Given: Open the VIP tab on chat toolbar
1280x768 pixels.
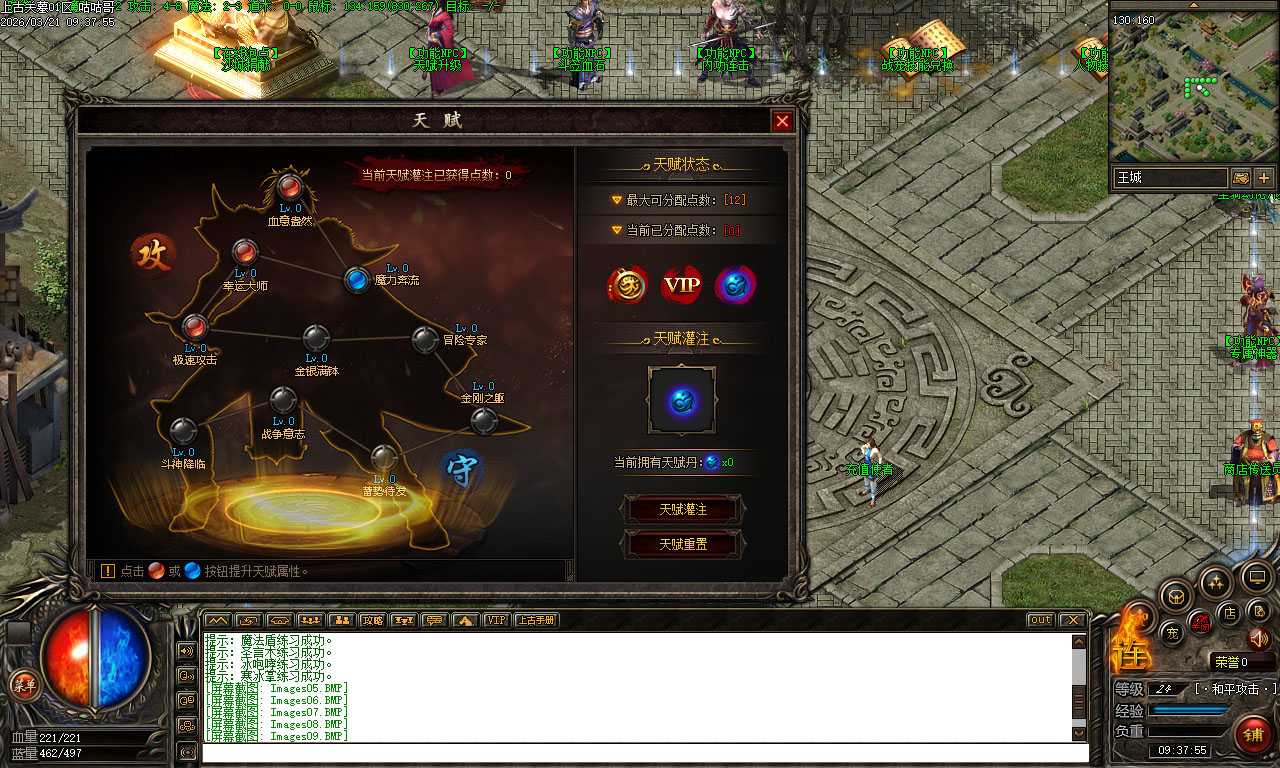Looking at the screenshot, I should (x=496, y=620).
